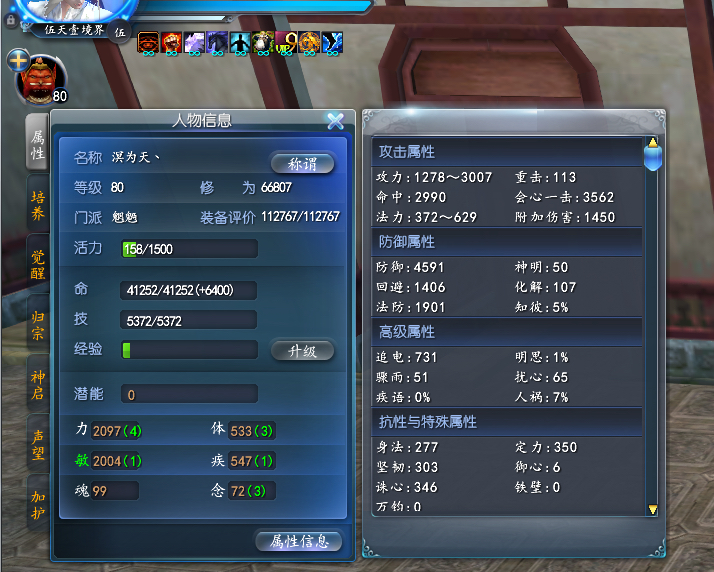This screenshot has width=714, height=572.
Task: Select the red demon pet portrait
Action: [x=40, y=80]
